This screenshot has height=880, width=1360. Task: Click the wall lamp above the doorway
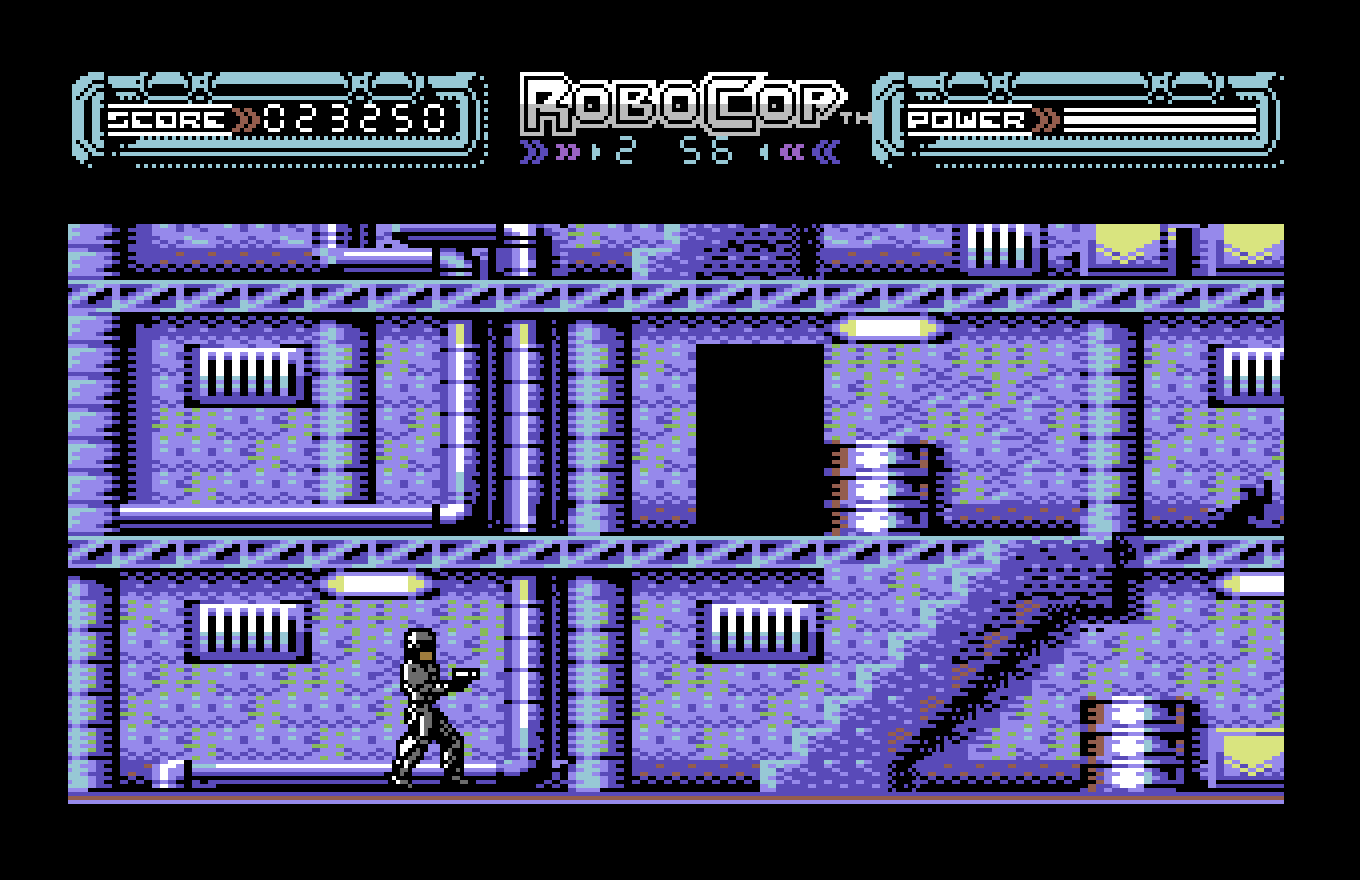tap(890, 328)
